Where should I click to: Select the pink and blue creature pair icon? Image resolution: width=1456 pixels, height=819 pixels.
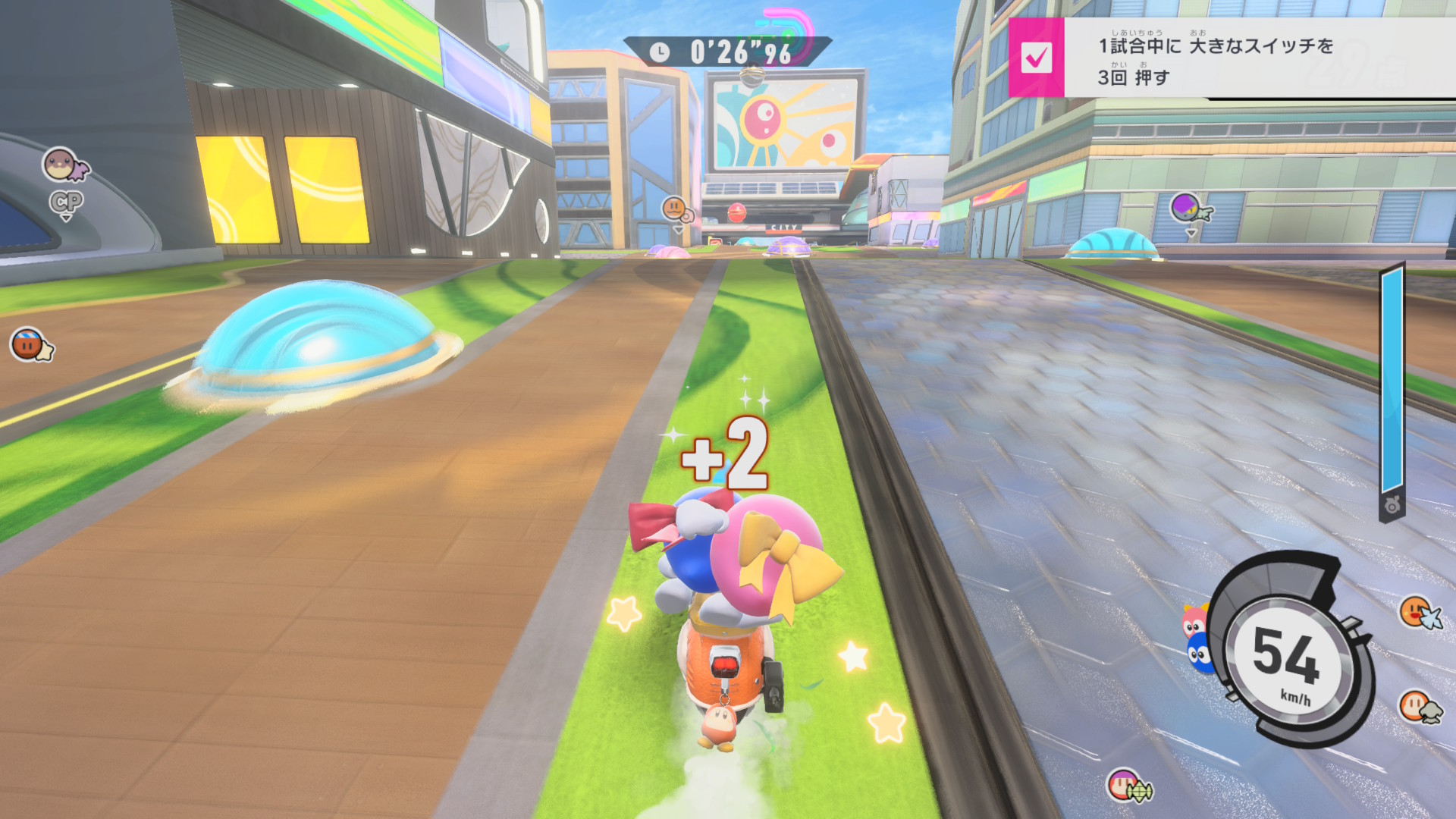point(1197,639)
